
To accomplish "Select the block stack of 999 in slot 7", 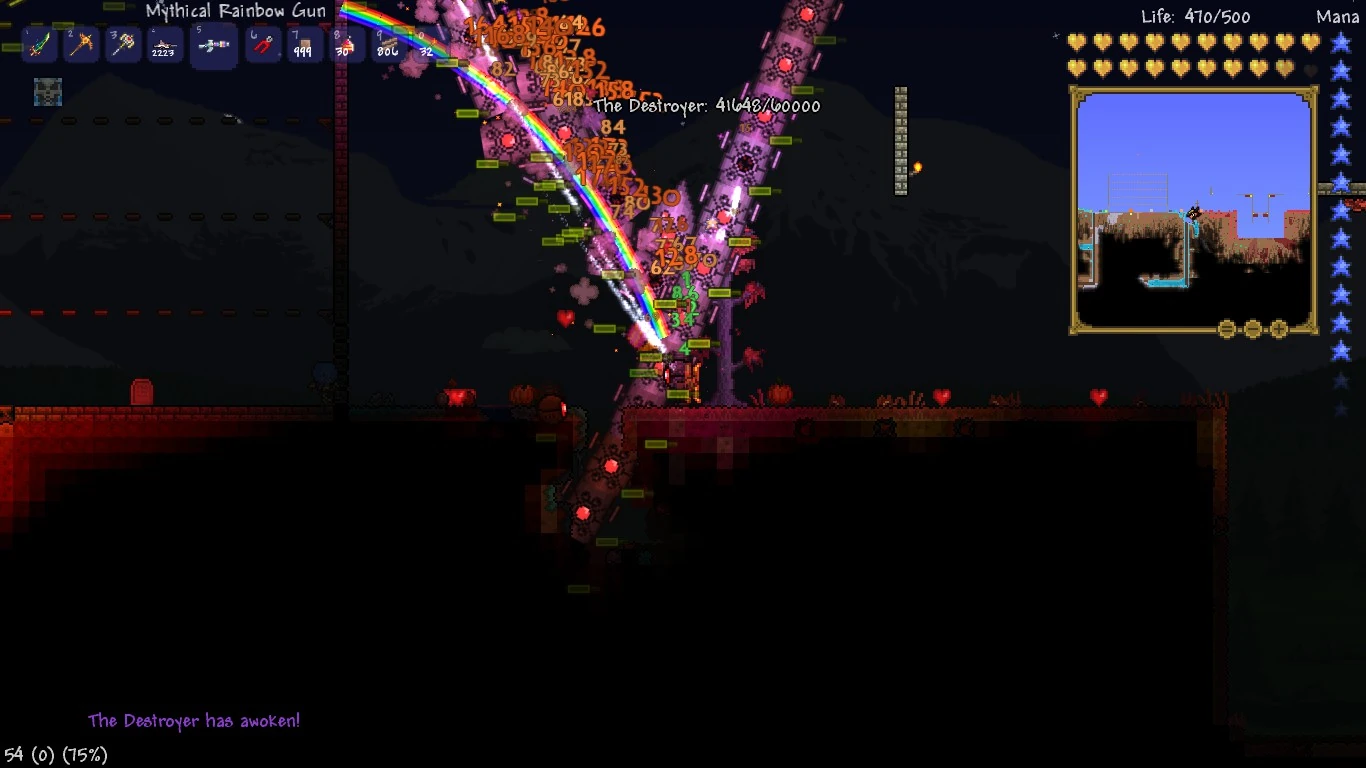I will click(x=304, y=44).
